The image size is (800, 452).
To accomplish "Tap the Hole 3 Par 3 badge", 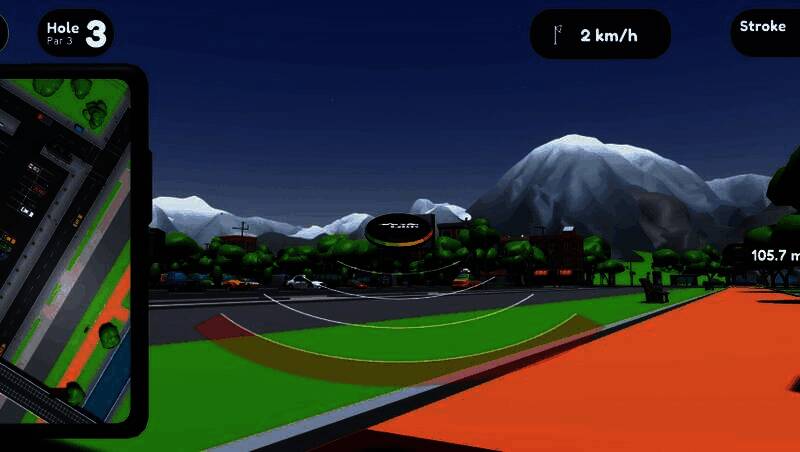I will (x=75, y=33).
